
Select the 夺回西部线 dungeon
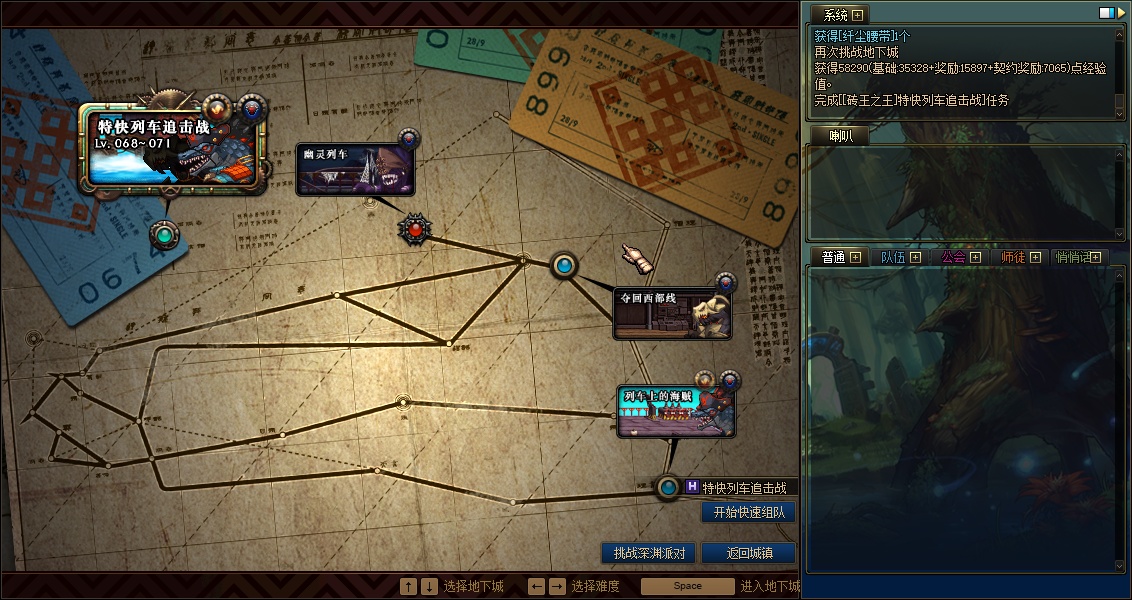tap(672, 314)
